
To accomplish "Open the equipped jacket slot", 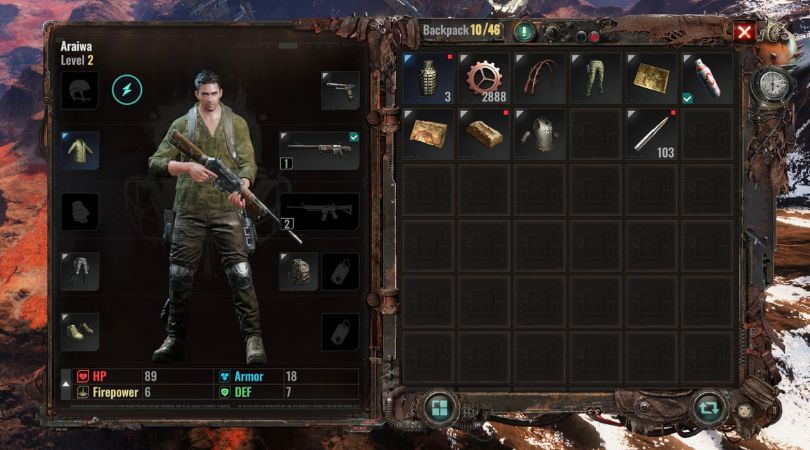I will point(80,150).
